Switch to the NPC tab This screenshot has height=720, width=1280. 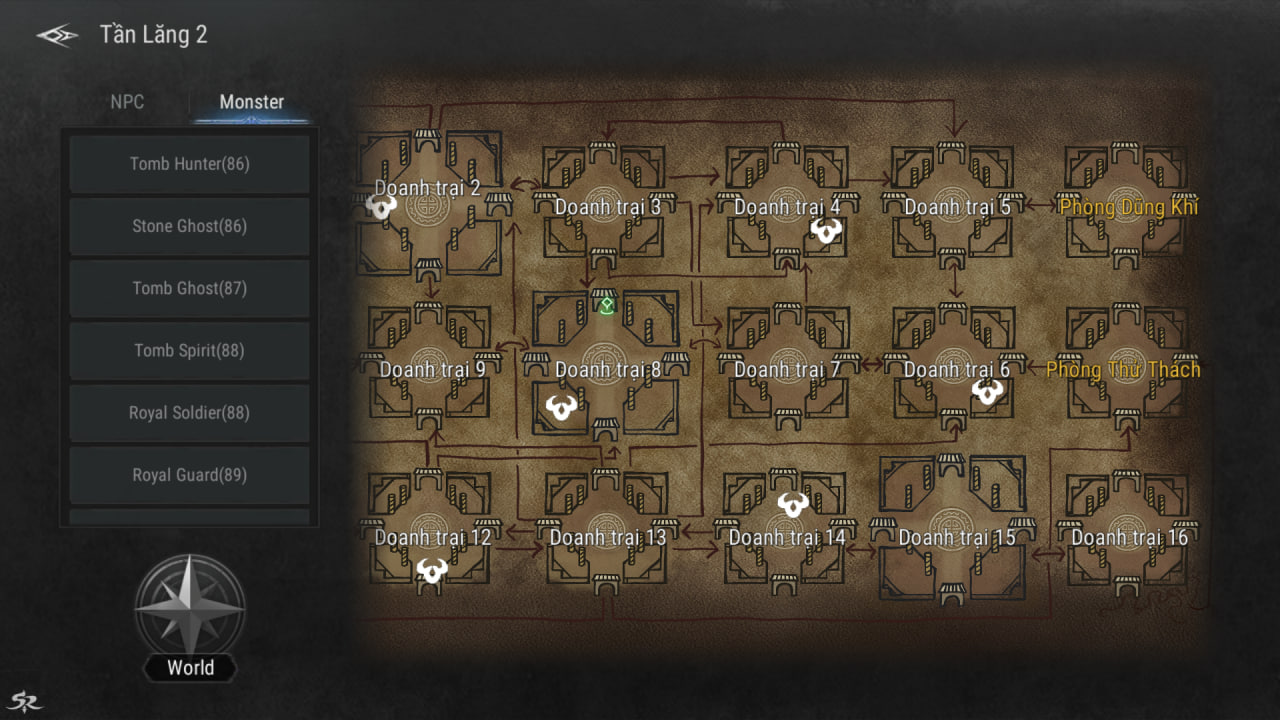click(x=127, y=102)
